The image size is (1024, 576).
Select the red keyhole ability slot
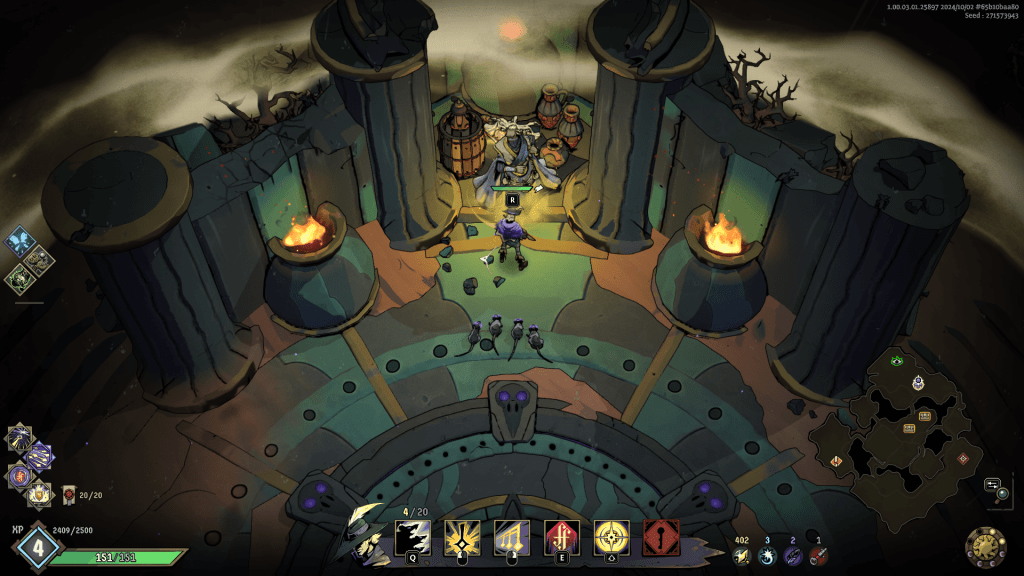pyautogui.click(x=661, y=537)
